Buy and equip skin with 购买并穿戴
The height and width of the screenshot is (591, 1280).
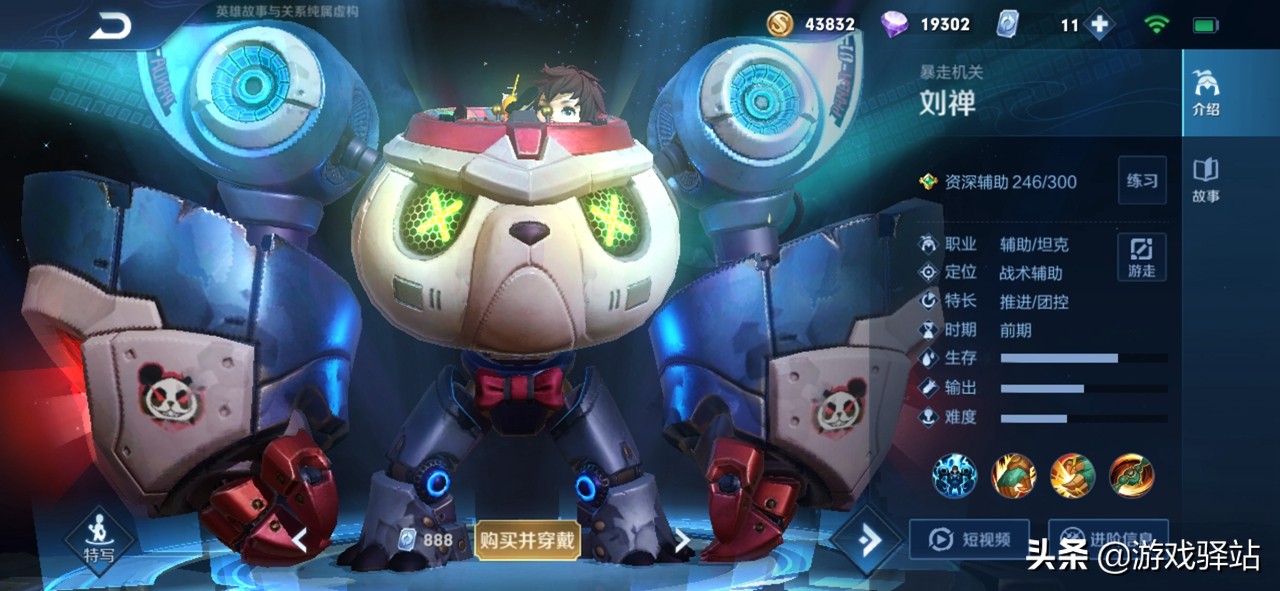pyautogui.click(x=526, y=541)
